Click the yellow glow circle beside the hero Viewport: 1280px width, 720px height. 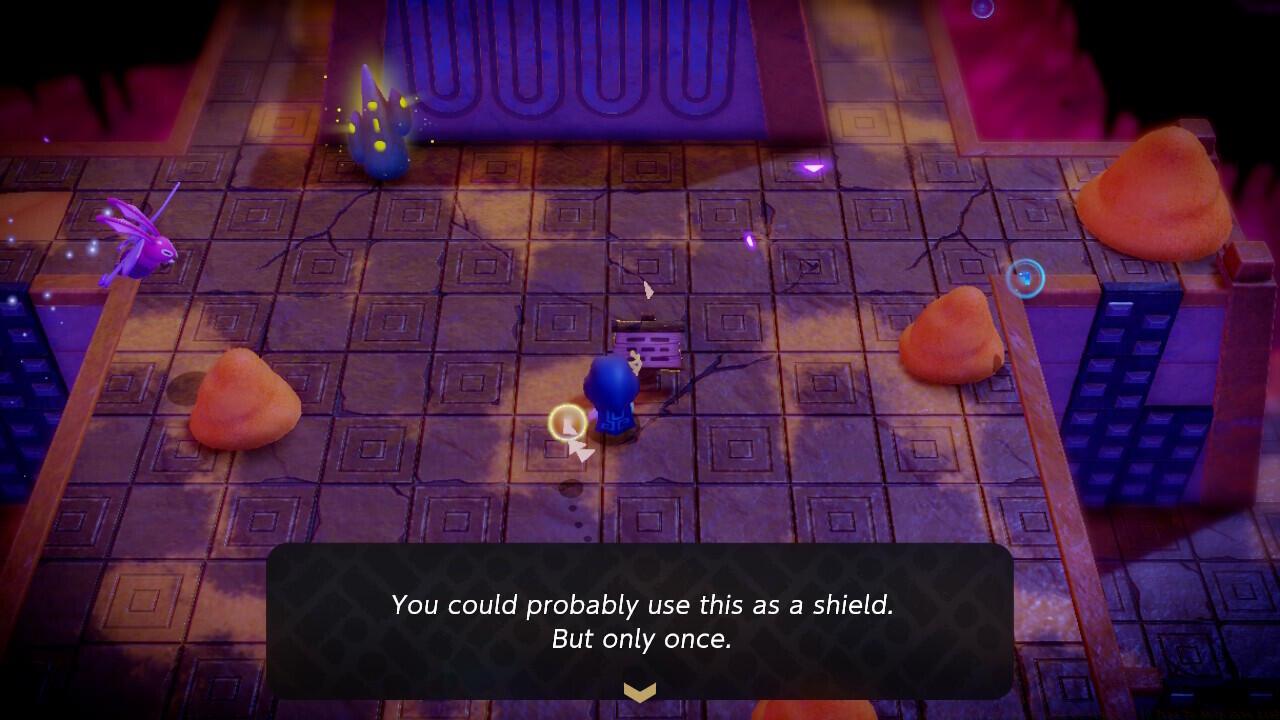pyautogui.click(x=567, y=423)
